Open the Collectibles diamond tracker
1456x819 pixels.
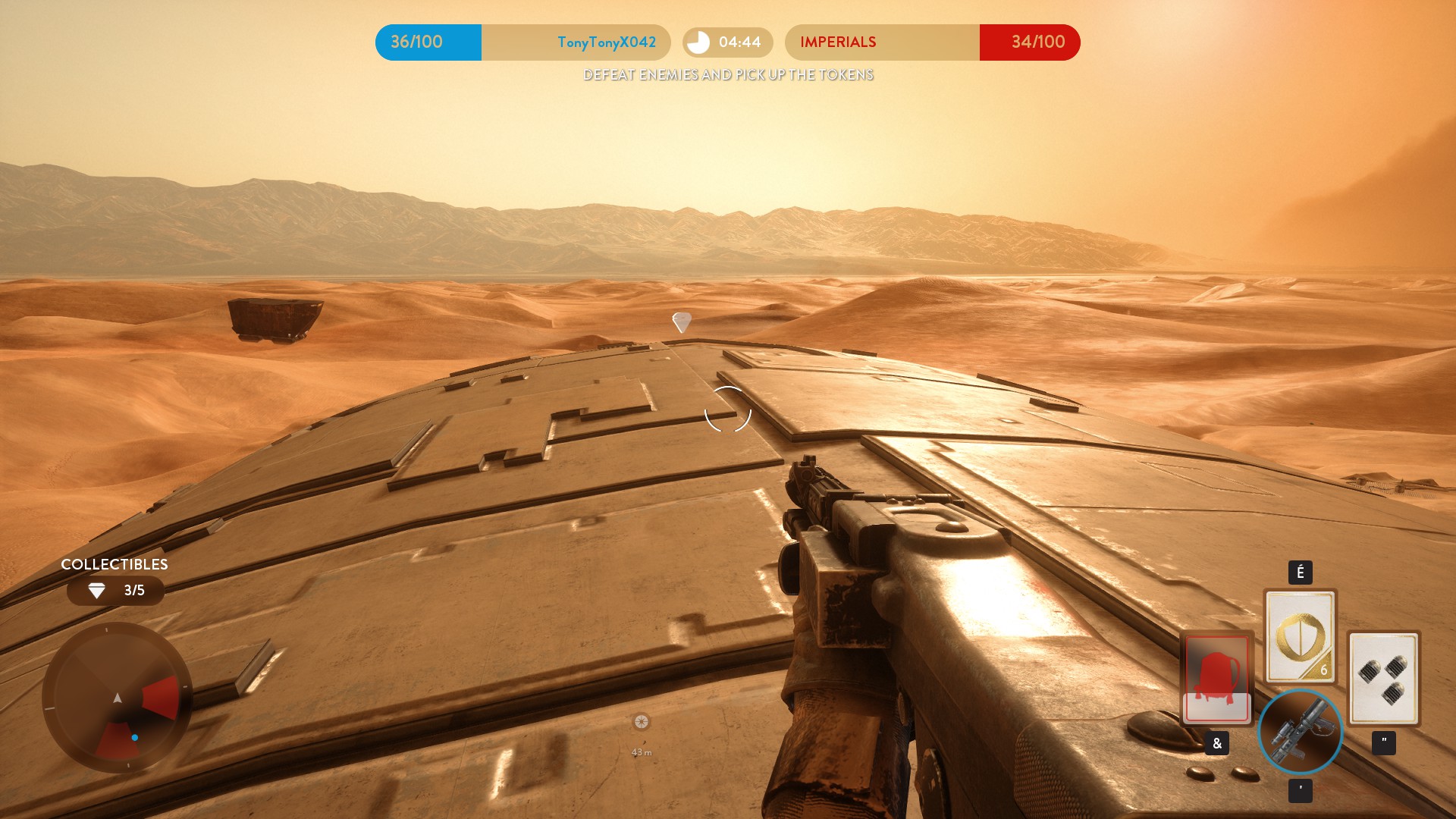coord(115,591)
